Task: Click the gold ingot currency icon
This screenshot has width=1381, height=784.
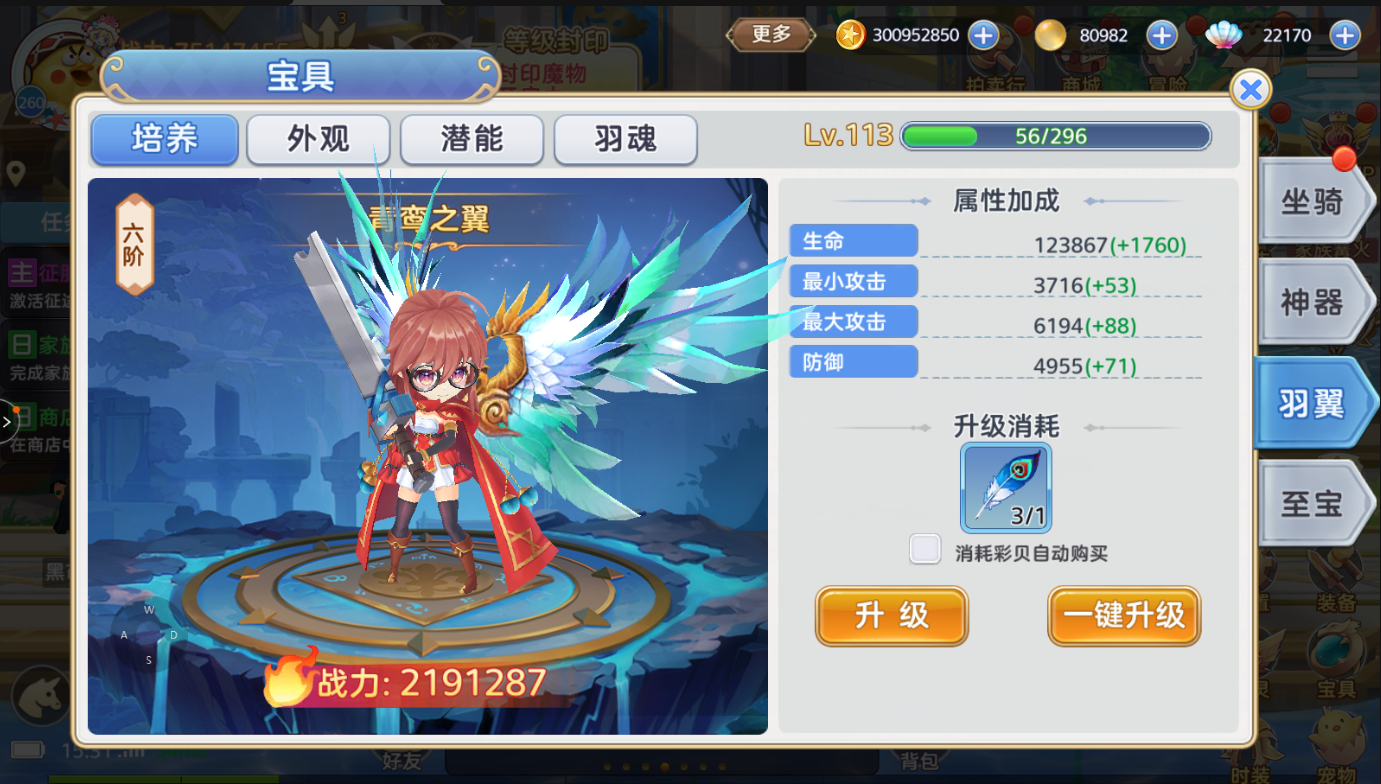Action: click(x=1049, y=35)
